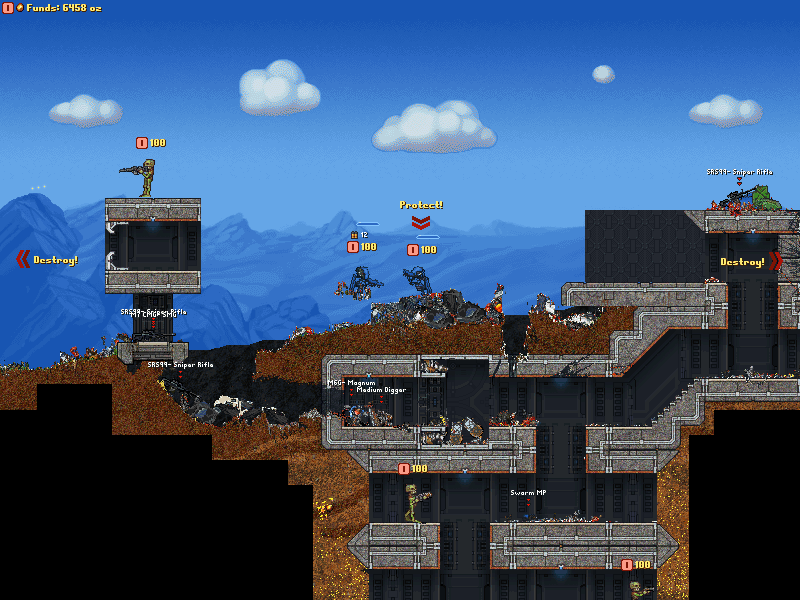Viewport: 800px width, 600px height.
Task: Click the Protect! objective marker
Action: coord(421,206)
